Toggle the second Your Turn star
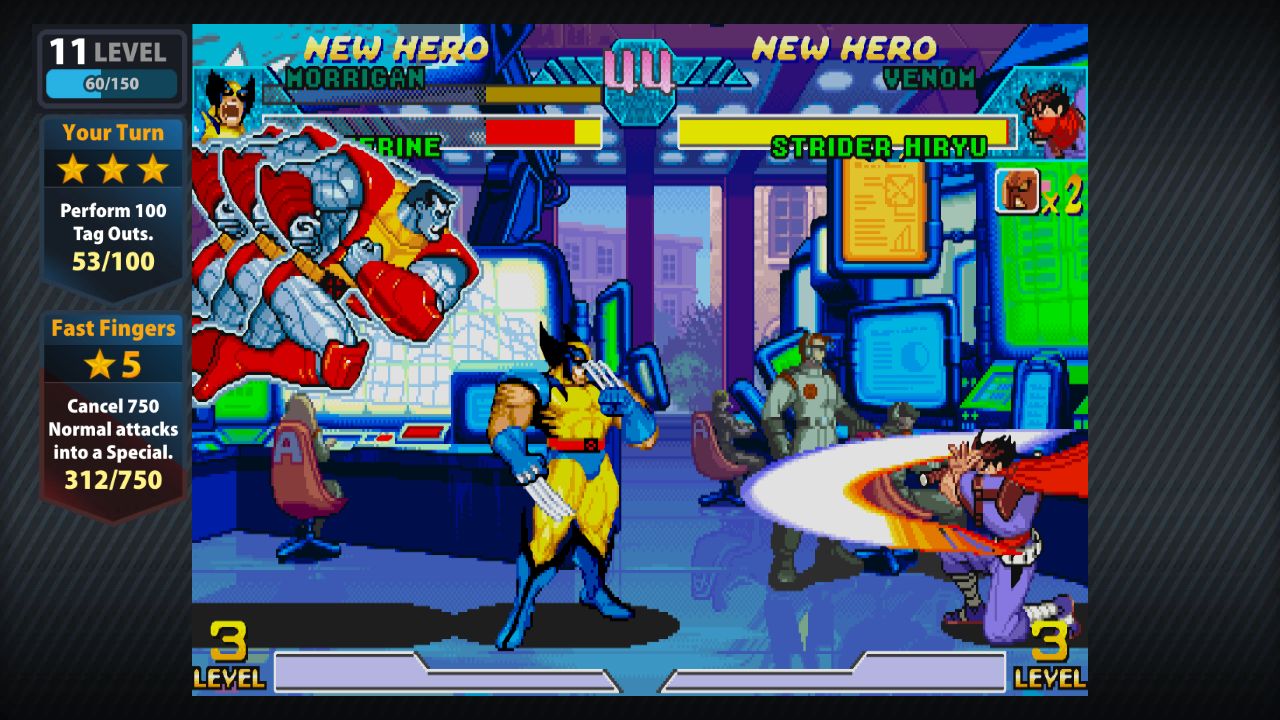Viewport: 1280px width, 720px height. [113, 170]
